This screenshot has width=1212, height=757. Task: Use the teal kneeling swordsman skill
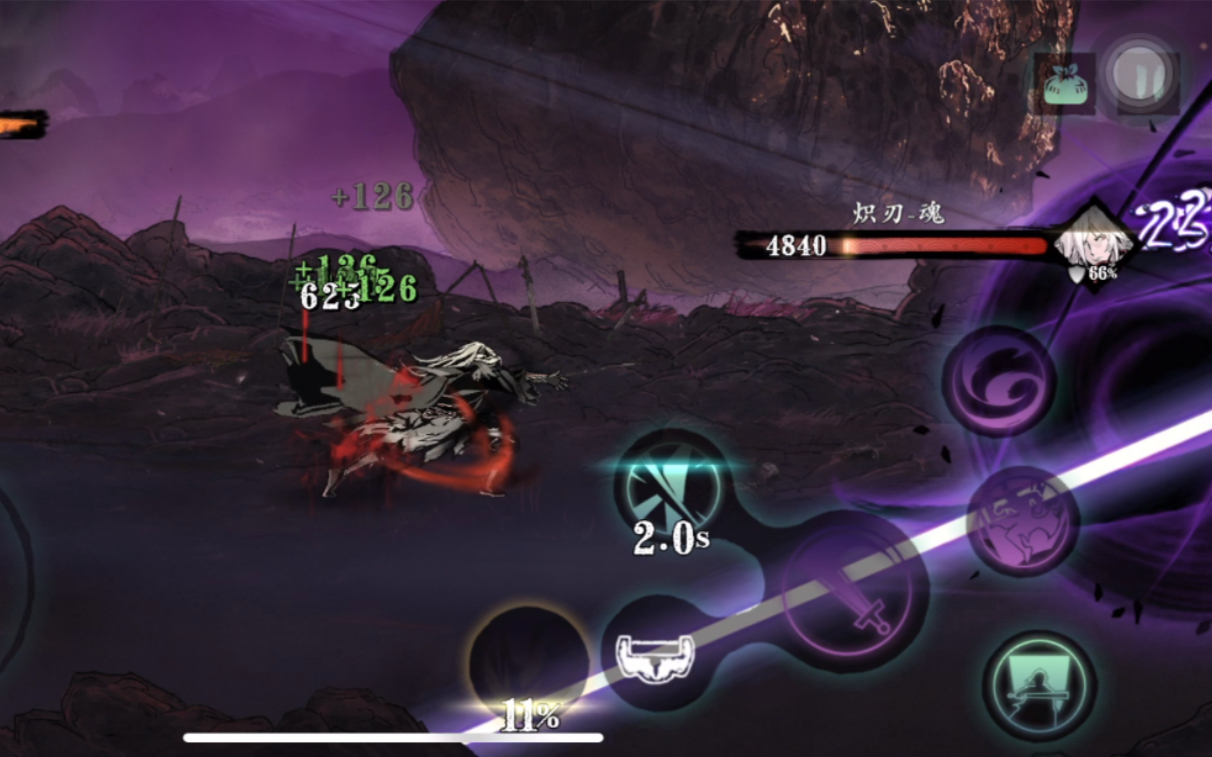[1039, 685]
